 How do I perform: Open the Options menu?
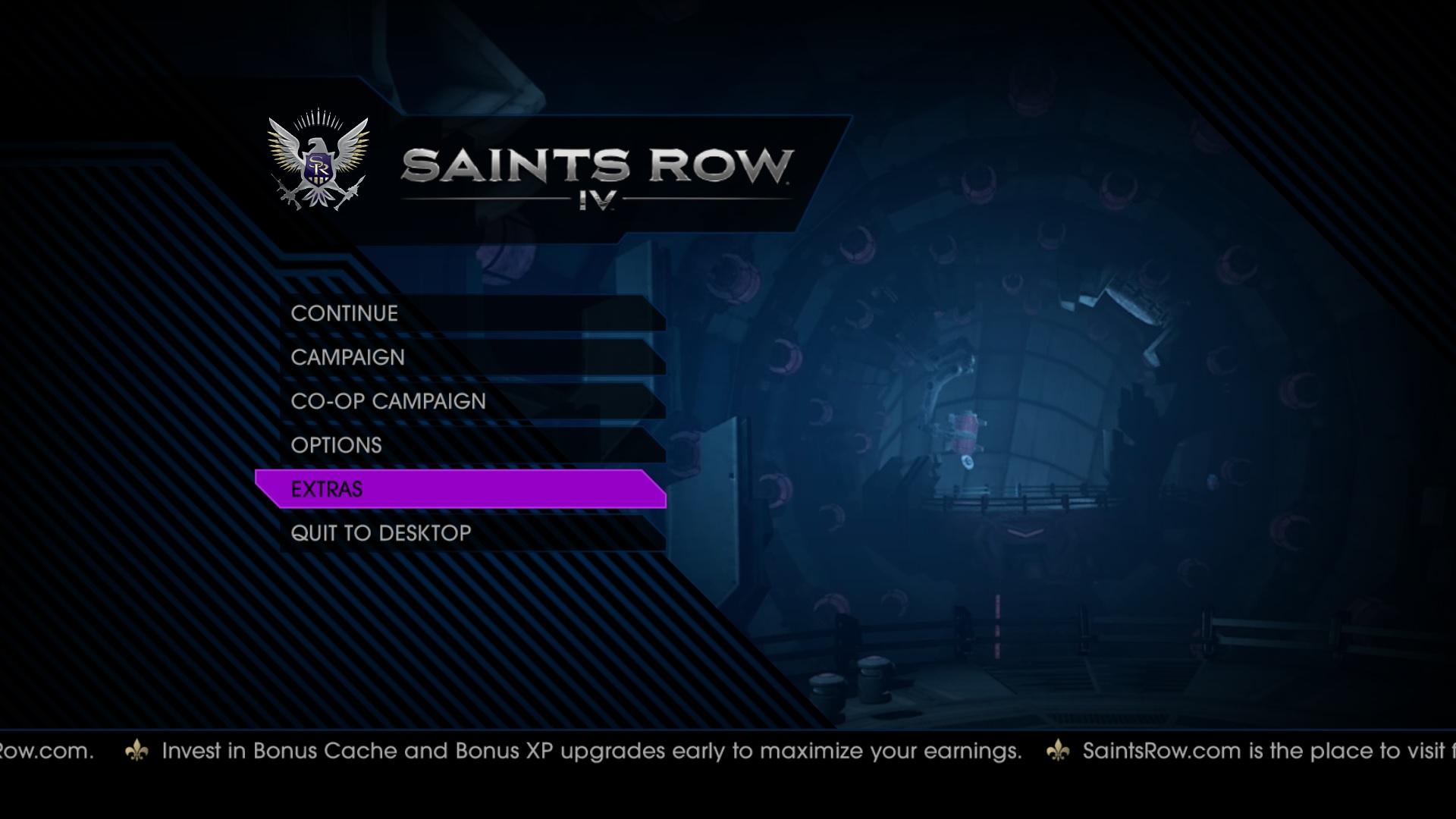[337, 446]
